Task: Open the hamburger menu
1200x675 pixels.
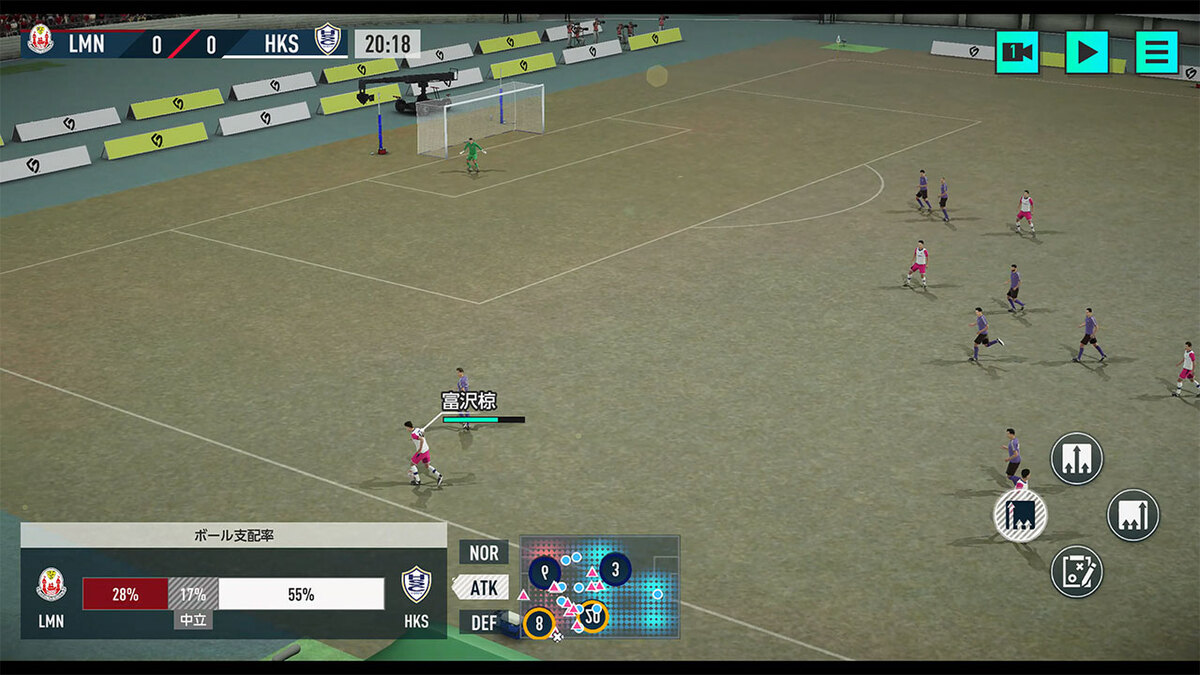Action: point(1156,52)
